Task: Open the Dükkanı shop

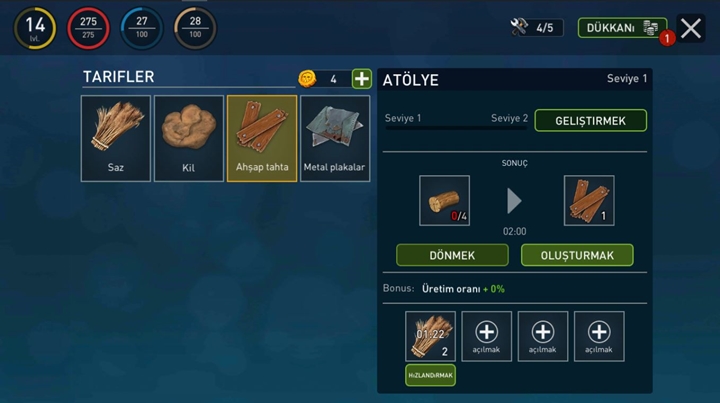Action: click(621, 28)
